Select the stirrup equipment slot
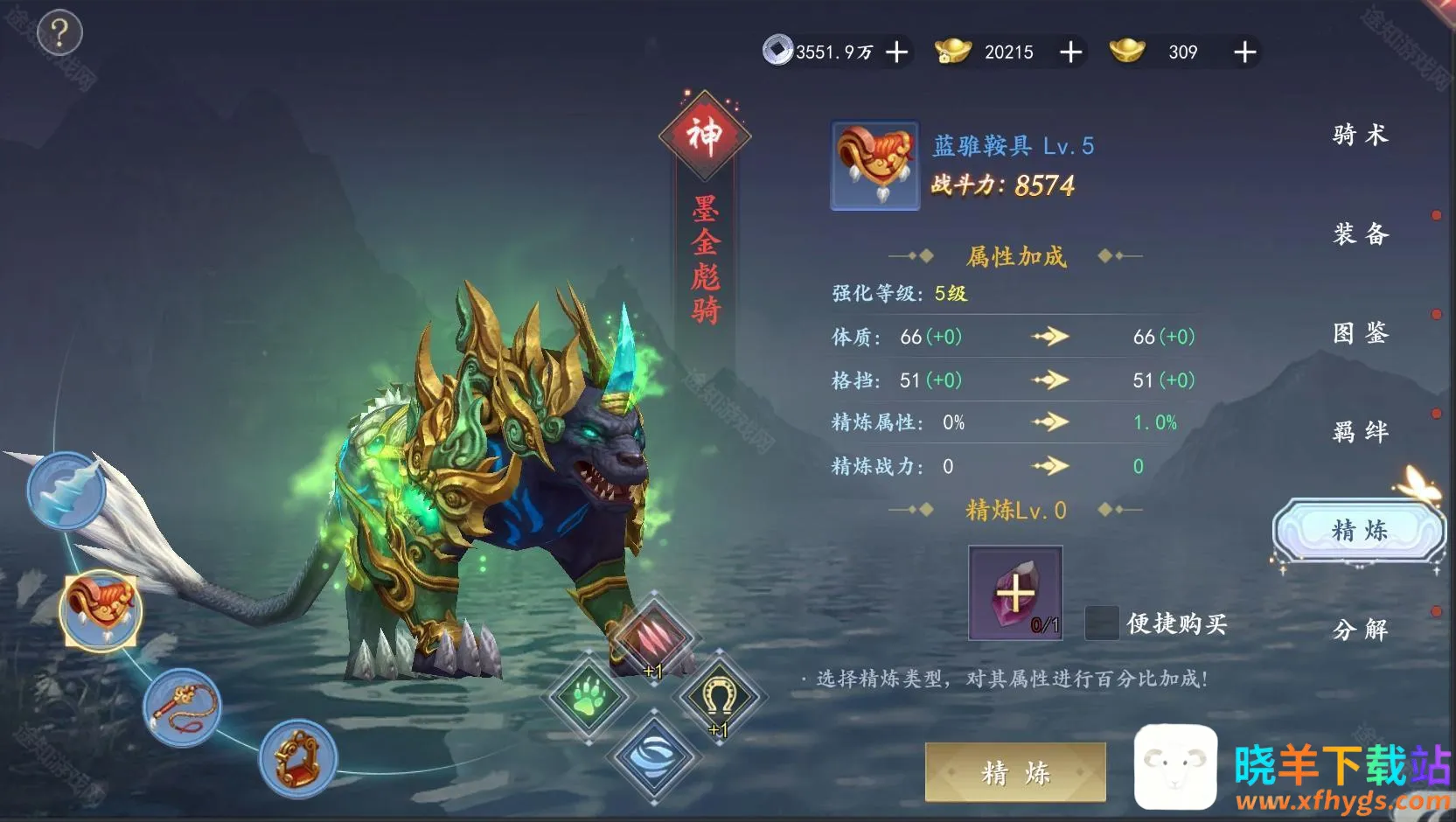 coord(297,759)
